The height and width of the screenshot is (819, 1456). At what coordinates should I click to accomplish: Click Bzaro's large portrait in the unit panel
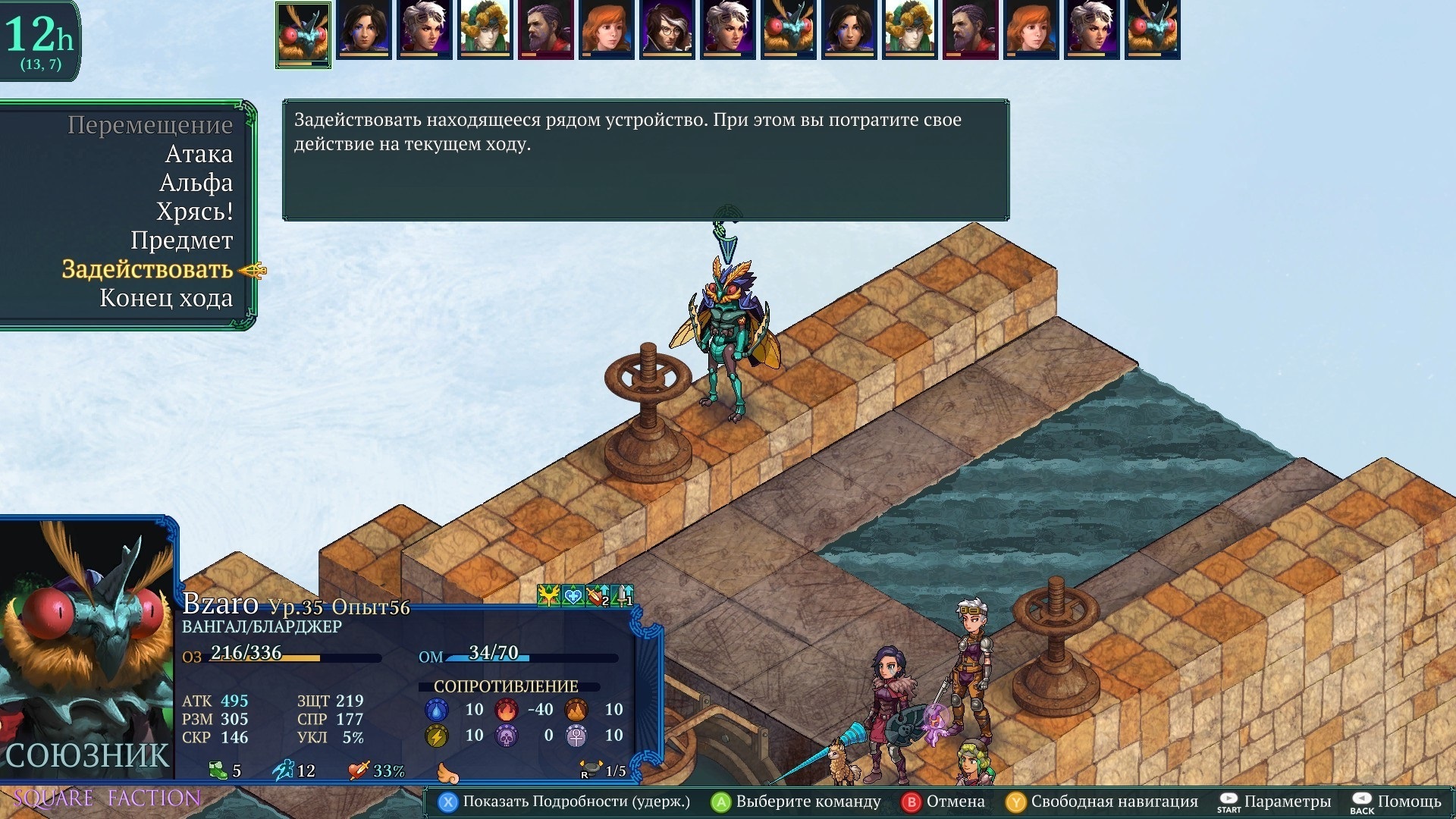click(x=87, y=645)
